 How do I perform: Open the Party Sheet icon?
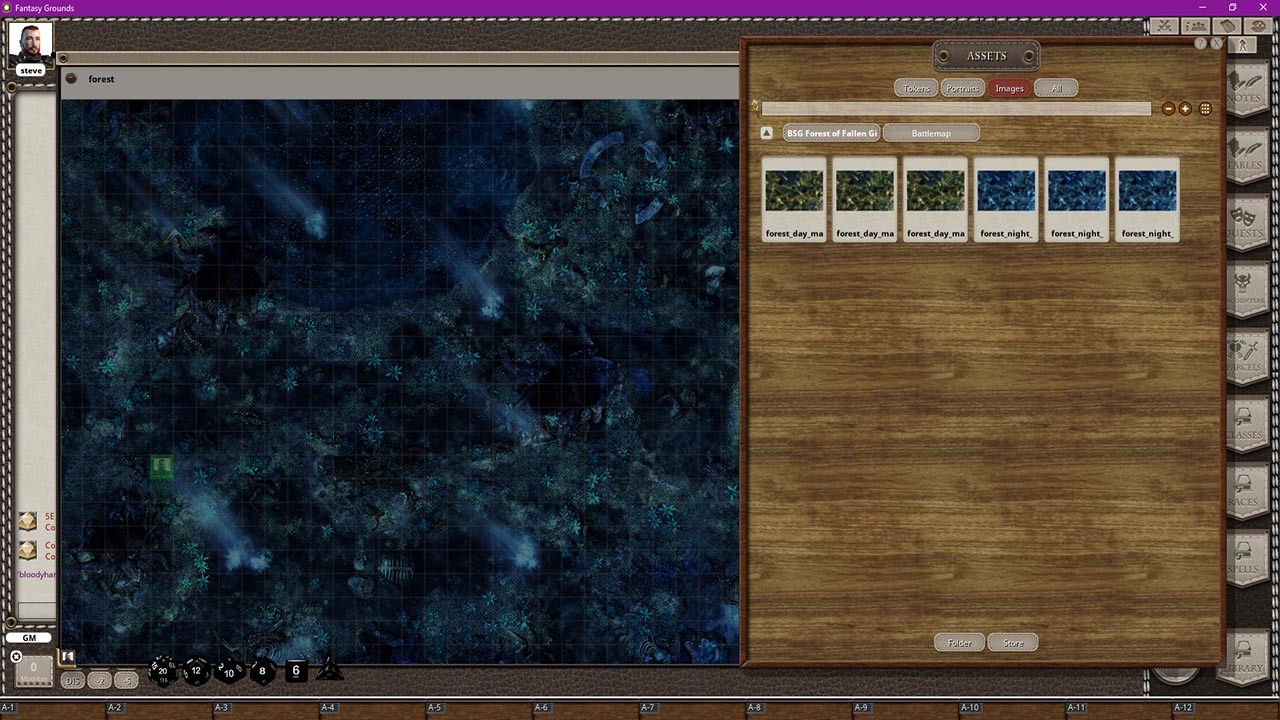click(1195, 26)
